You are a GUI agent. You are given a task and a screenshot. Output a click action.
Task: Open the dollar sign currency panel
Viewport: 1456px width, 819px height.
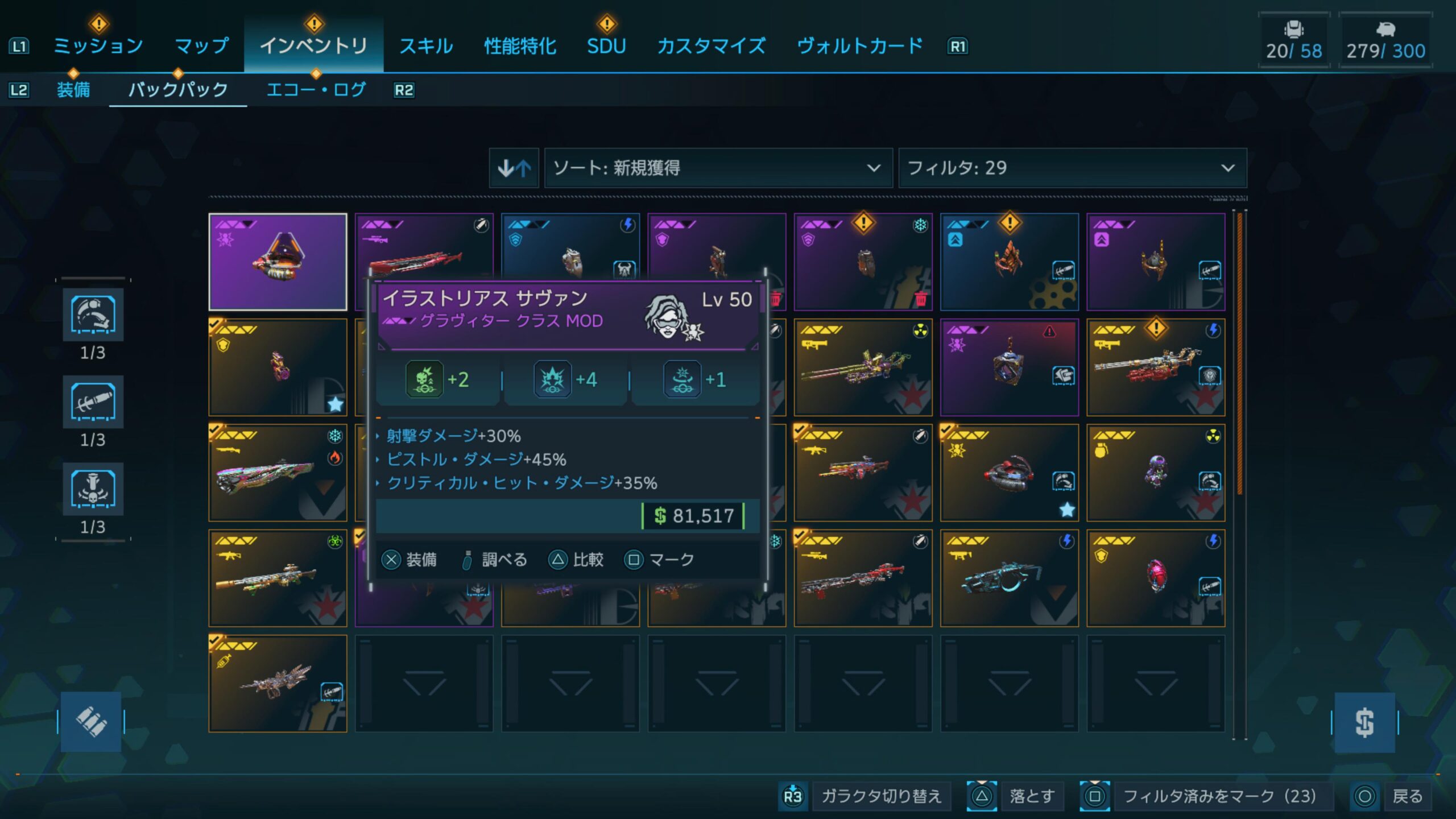[x=1364, y=723]
